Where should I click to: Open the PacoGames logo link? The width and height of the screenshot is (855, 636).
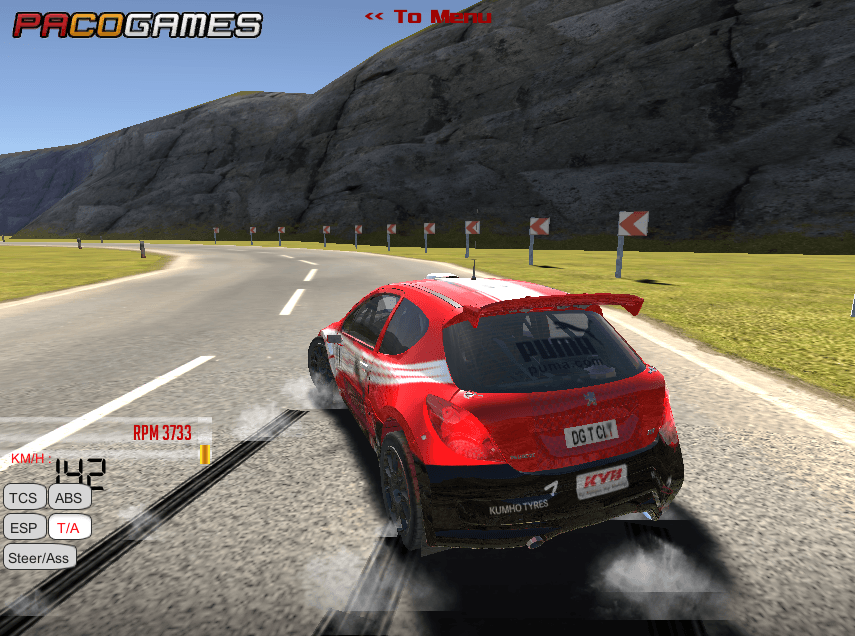click(x=137, y=24)
